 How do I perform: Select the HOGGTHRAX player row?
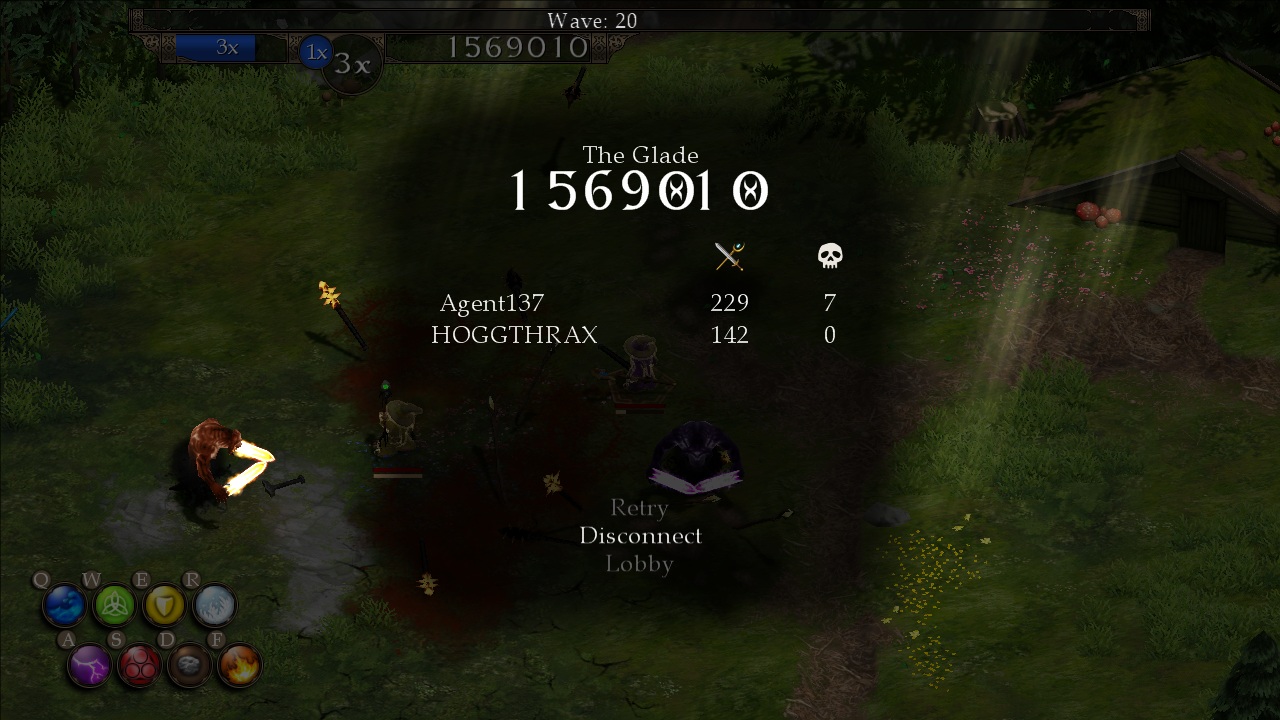click(514, 335)
